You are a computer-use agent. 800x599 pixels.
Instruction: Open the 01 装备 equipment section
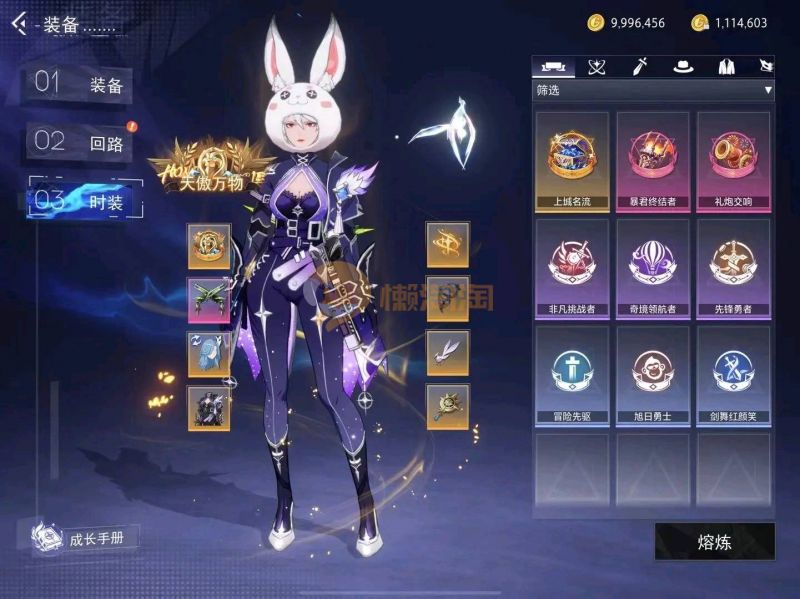(x=80, y=85)
